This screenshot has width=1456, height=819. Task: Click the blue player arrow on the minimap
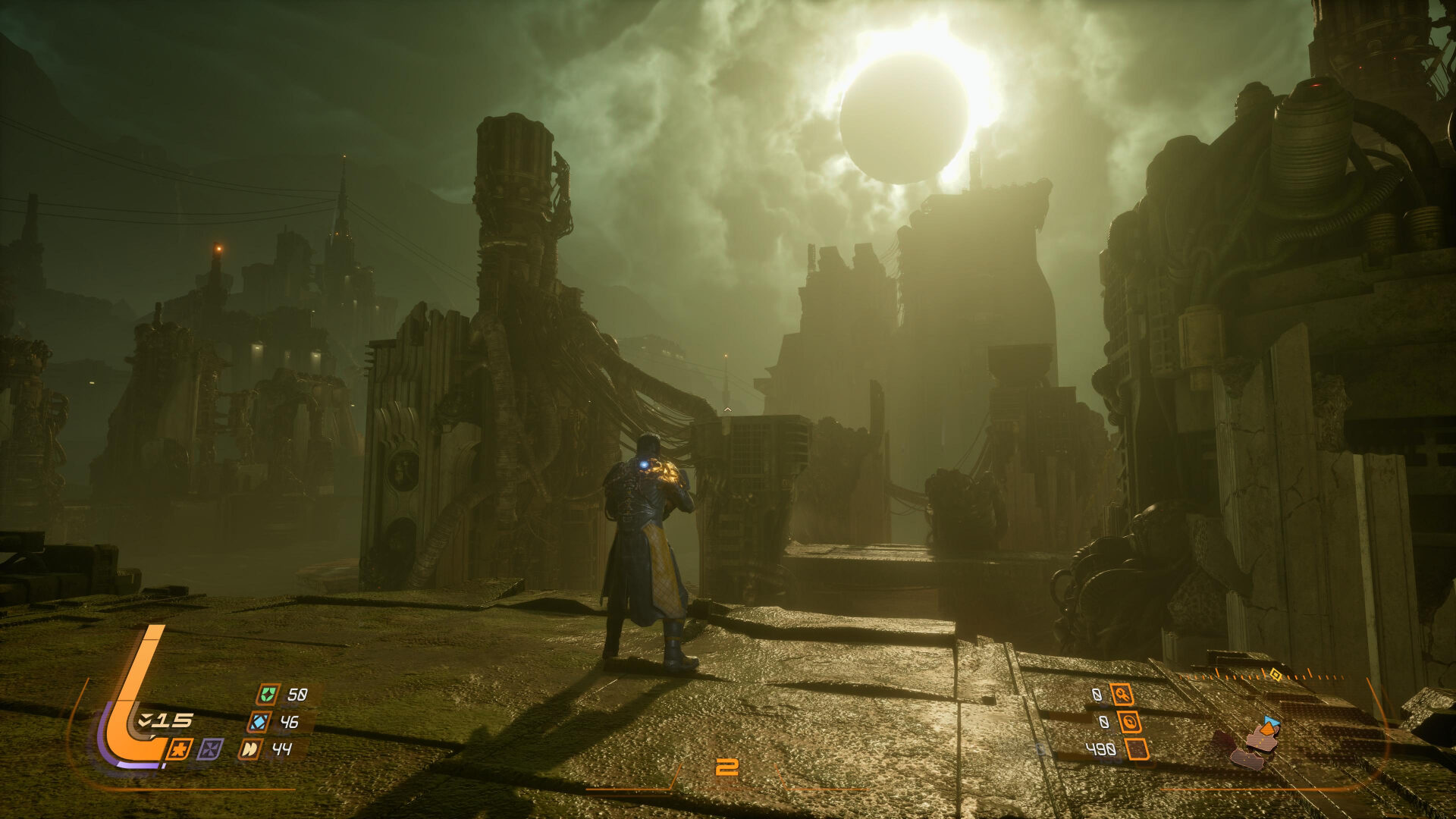point(1272,722)
